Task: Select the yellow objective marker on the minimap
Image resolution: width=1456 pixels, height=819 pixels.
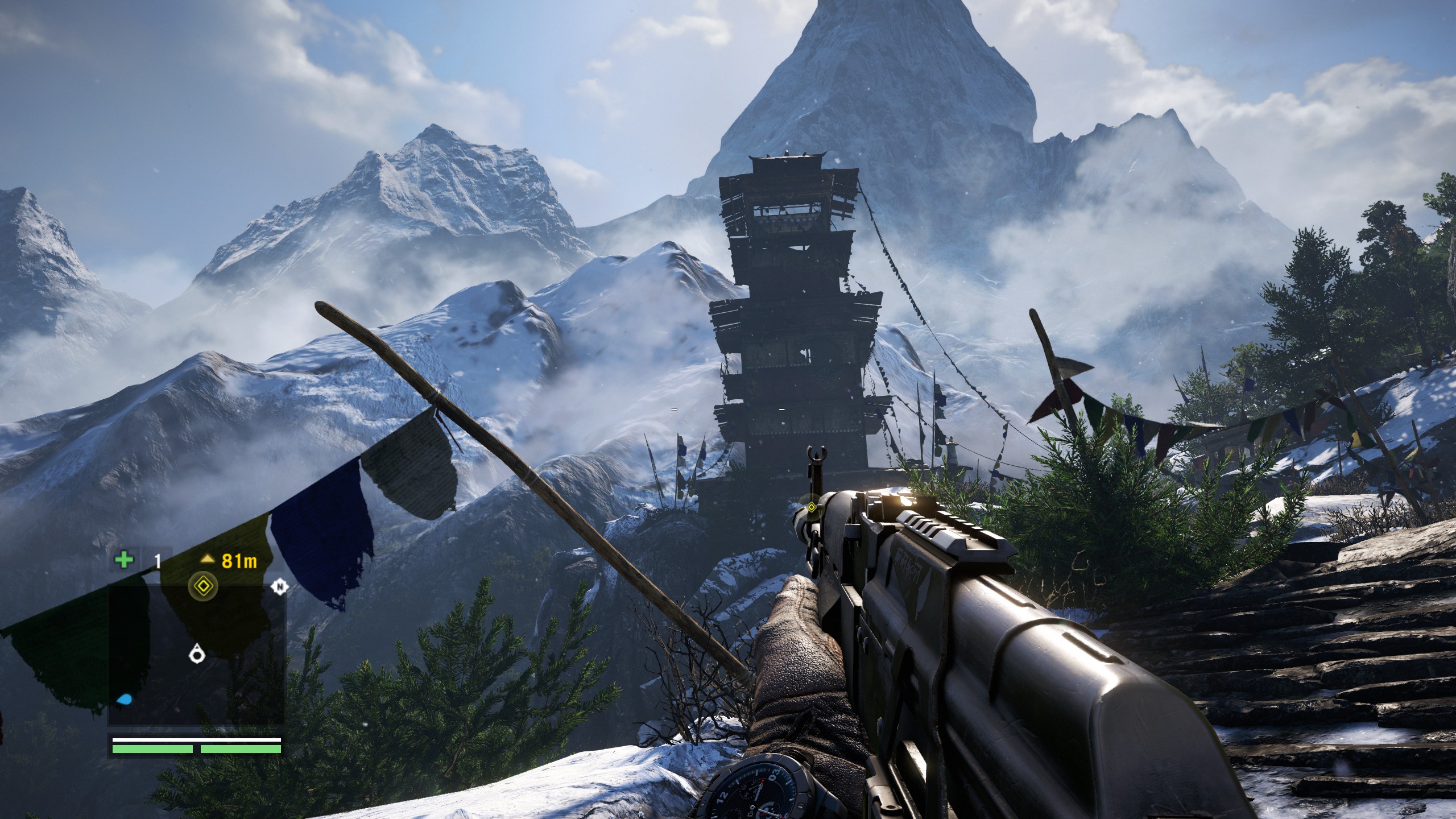Action: tap(204, 586)
